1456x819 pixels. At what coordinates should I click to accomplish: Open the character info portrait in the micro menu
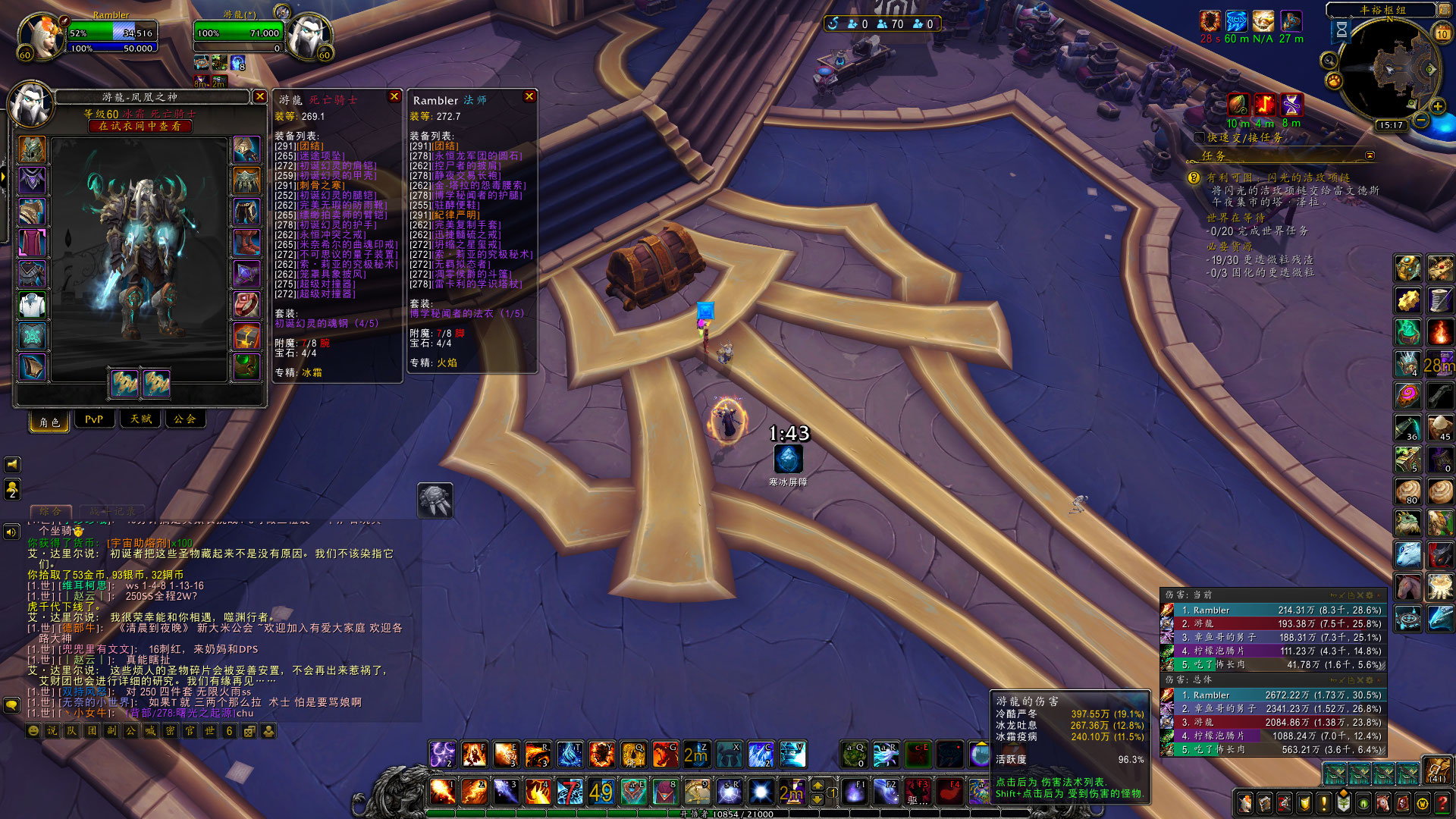(x=1245, y=804)
